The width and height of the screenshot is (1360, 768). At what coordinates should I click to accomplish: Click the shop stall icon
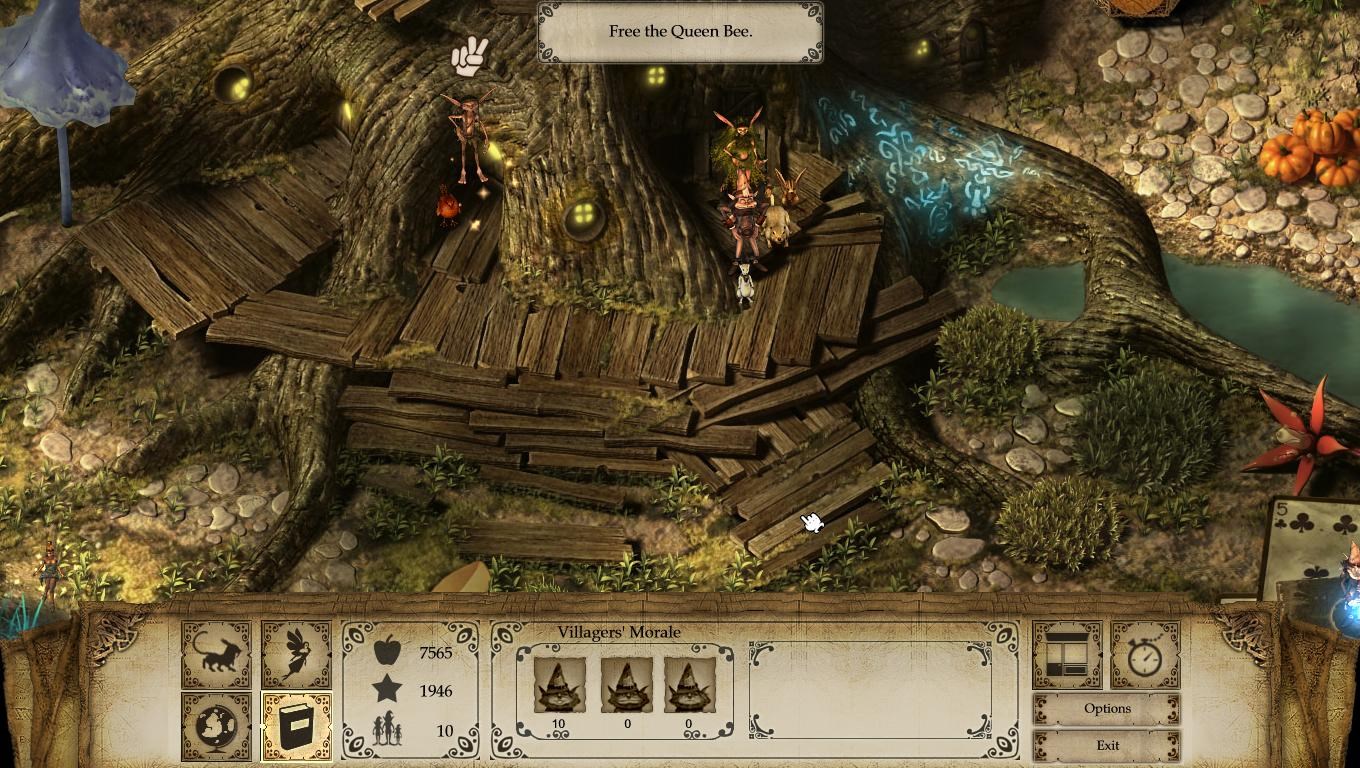coord(1067,654)
